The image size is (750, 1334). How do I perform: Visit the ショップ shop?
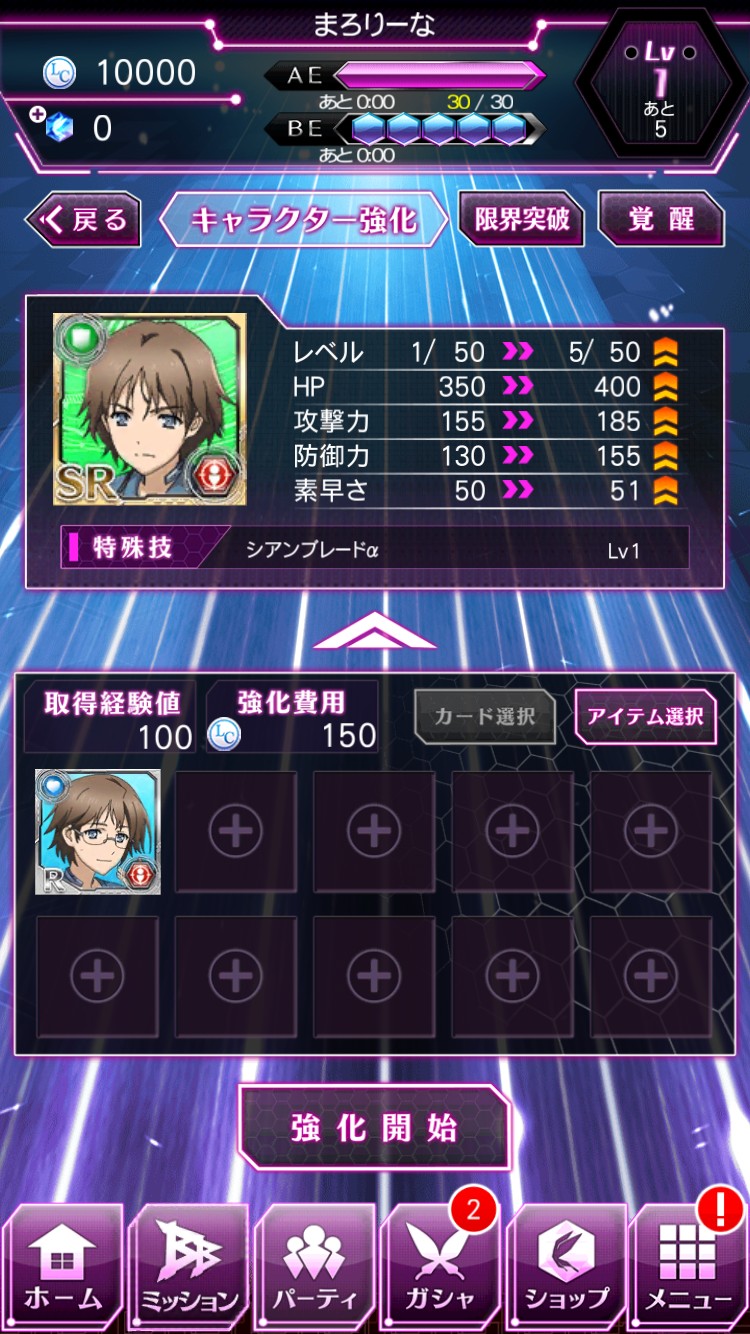[566, 1269]
